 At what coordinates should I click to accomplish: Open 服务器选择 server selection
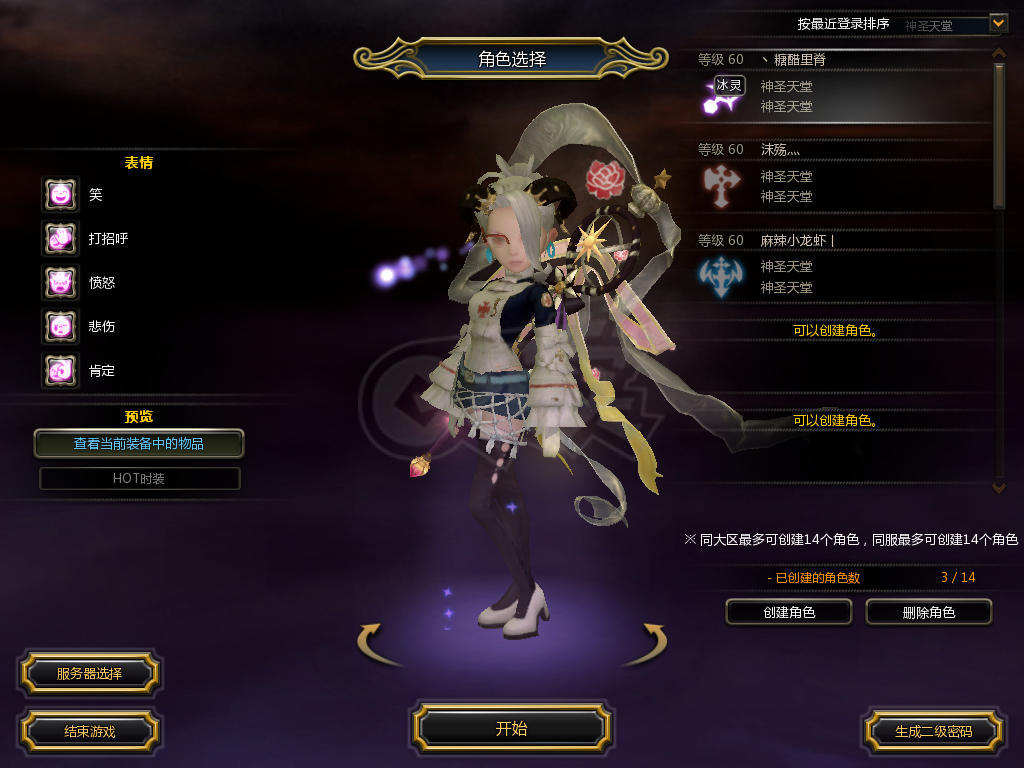89,673
